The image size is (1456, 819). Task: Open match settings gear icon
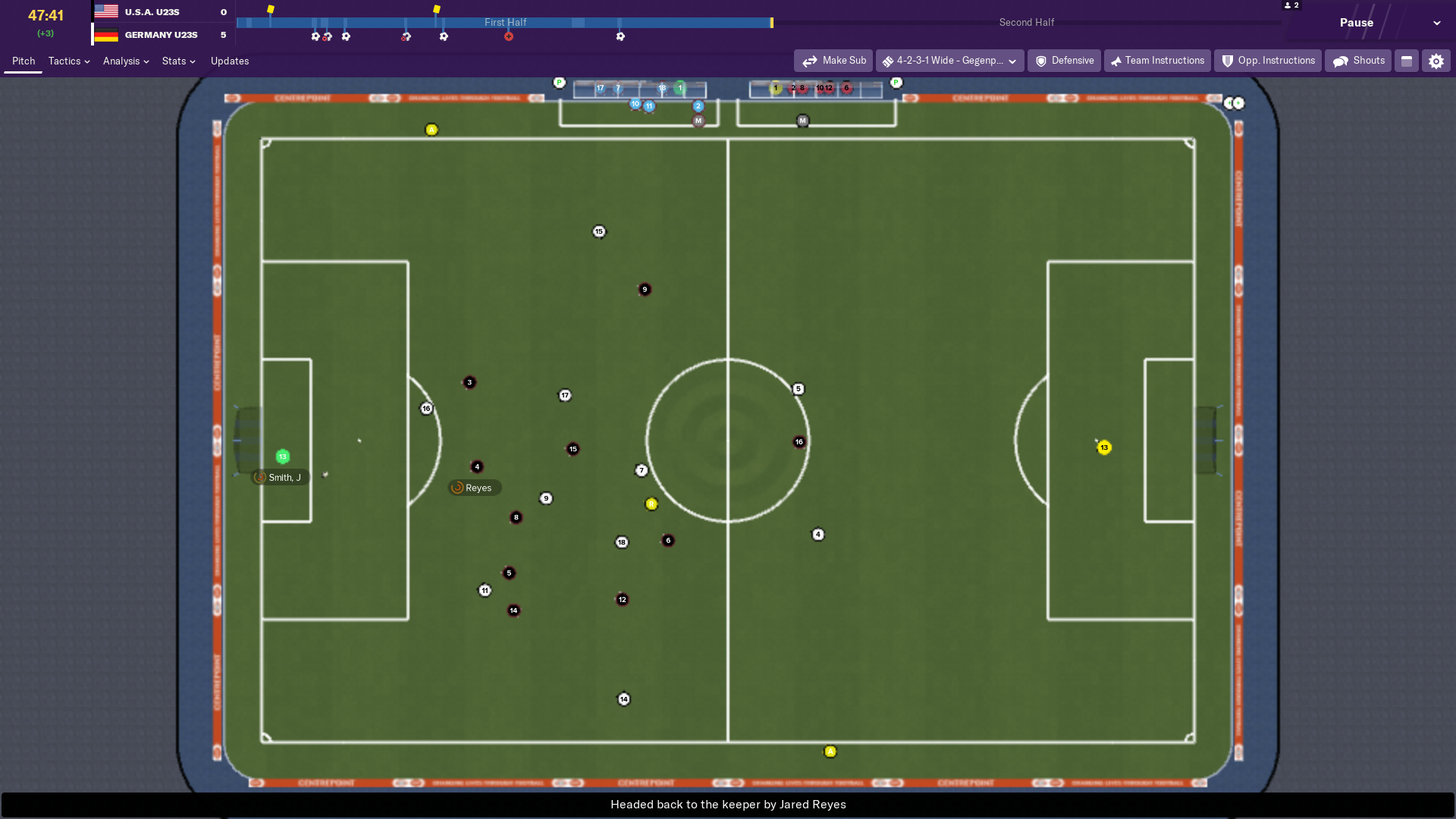tap(1436, 61)
